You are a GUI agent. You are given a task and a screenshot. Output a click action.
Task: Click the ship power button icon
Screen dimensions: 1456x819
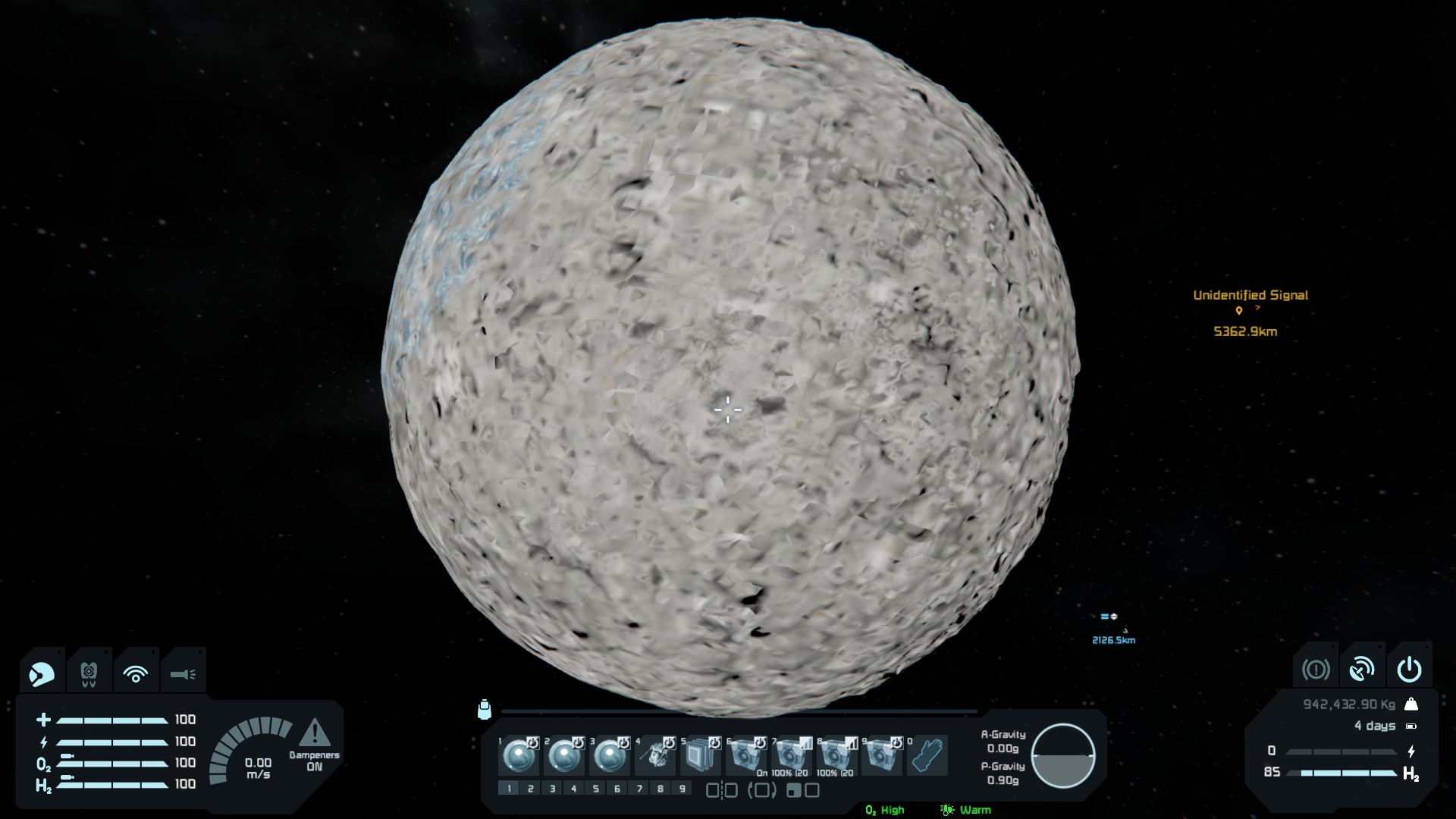[x=1409, y=669]
